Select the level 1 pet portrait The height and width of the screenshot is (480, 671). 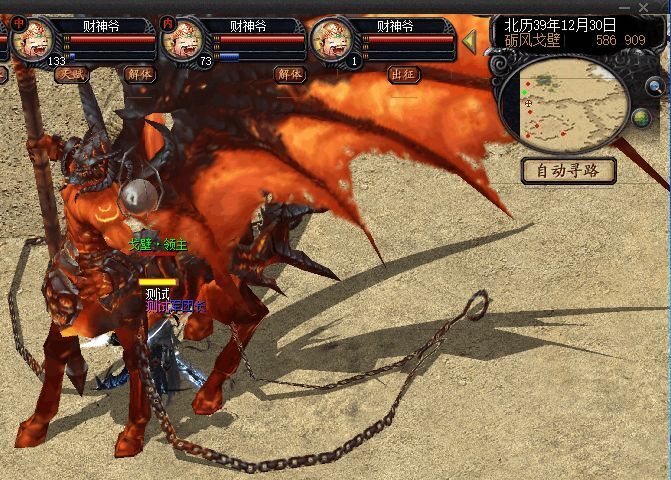tap(332, 40)
